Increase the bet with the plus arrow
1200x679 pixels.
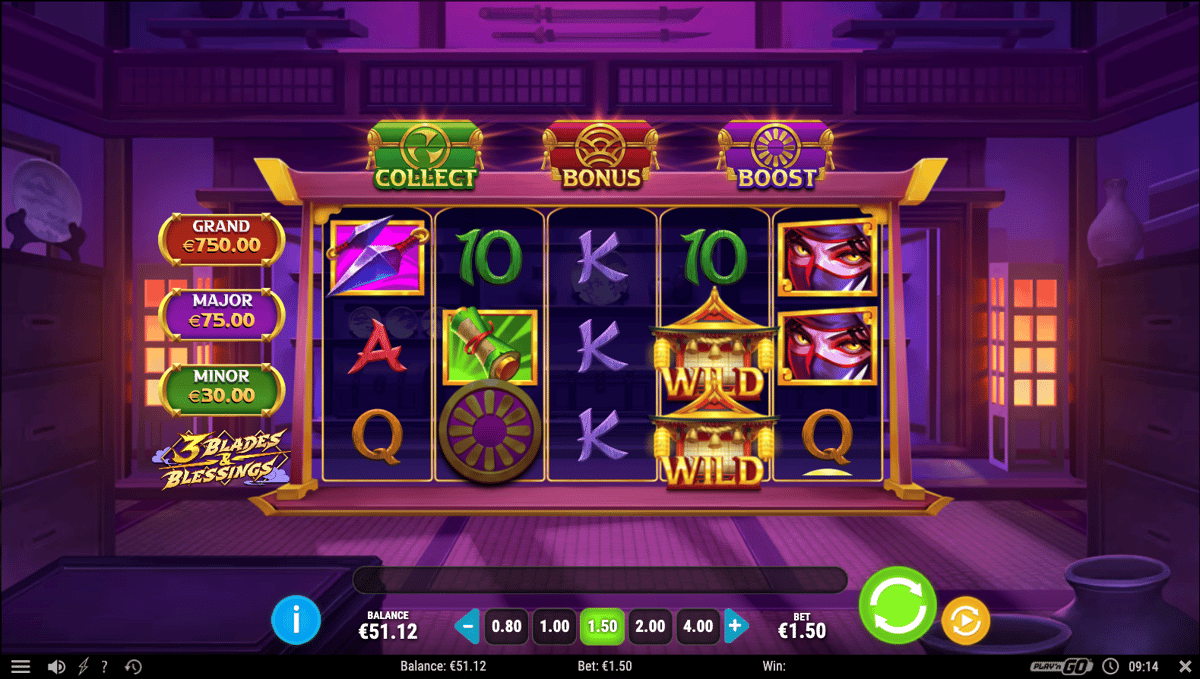(736, 627)
